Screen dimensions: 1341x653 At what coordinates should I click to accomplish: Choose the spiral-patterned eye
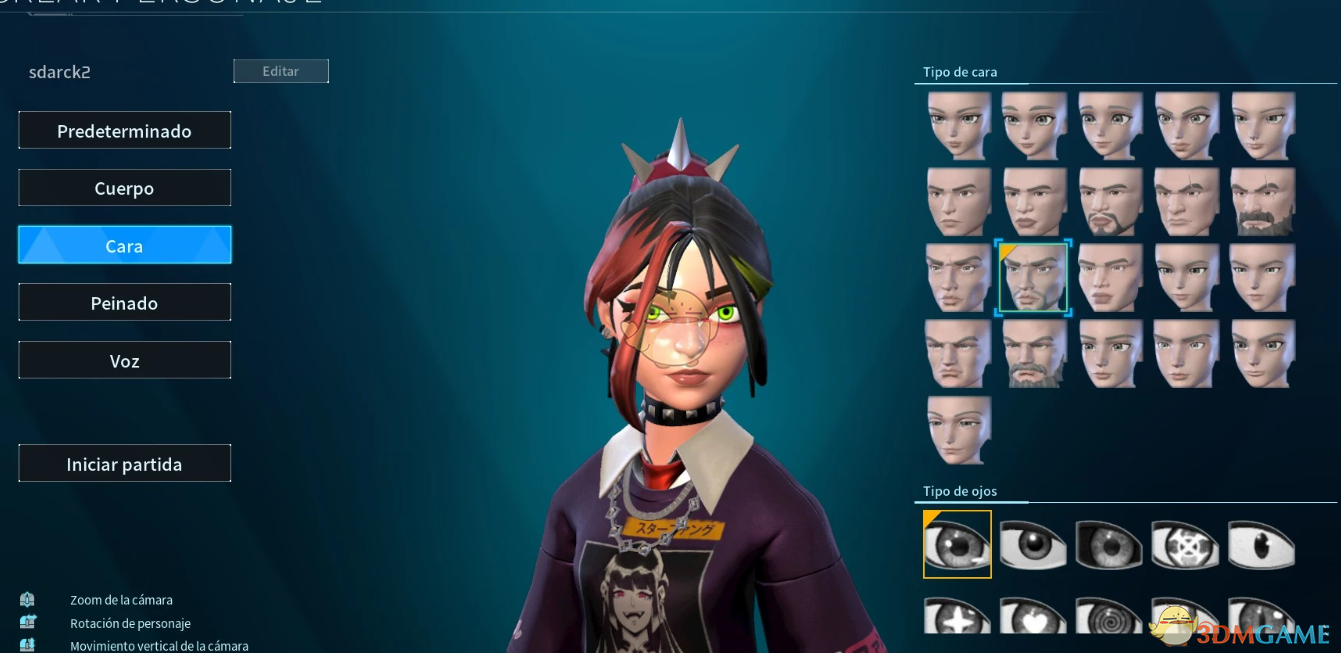(x=1109, y=616)
